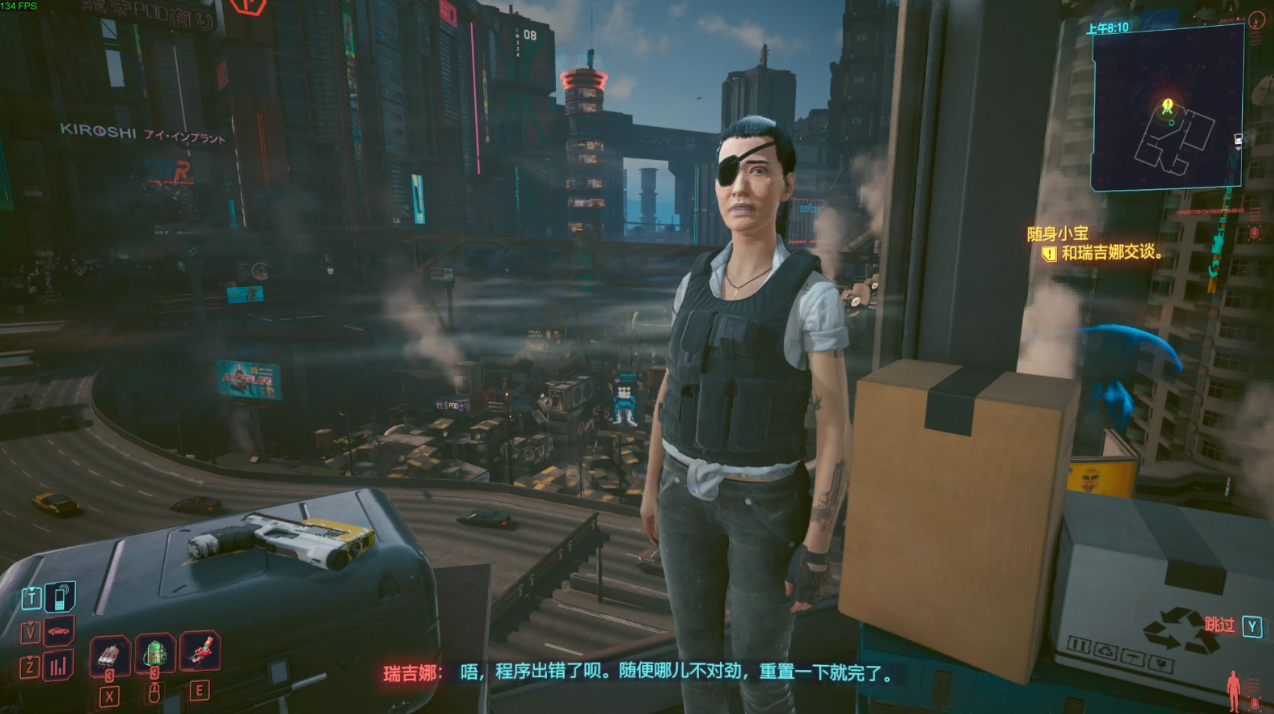Use the green health inhaler slot
The width and height of the screenshot is (1274, 714).
(x=154, y=655)
